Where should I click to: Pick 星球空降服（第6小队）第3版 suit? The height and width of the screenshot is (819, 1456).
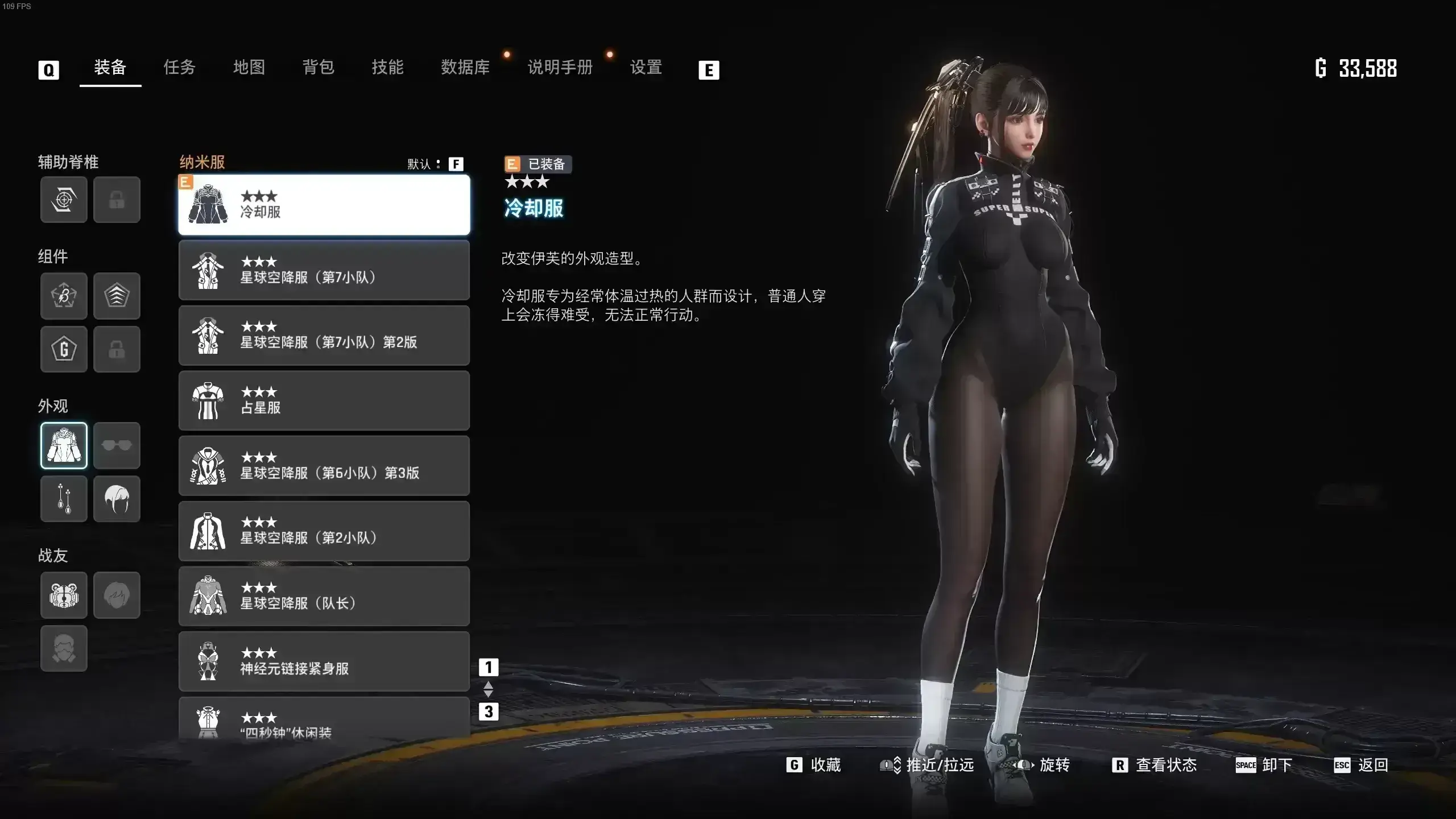click(x=324, y=466)
